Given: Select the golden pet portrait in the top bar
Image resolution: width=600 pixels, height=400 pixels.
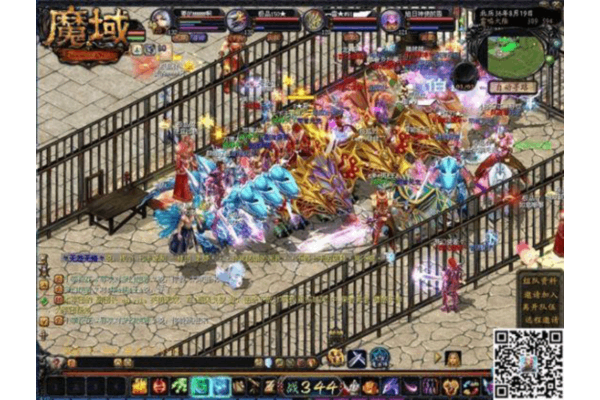Looking at the screenshot, I should [314, 20].
